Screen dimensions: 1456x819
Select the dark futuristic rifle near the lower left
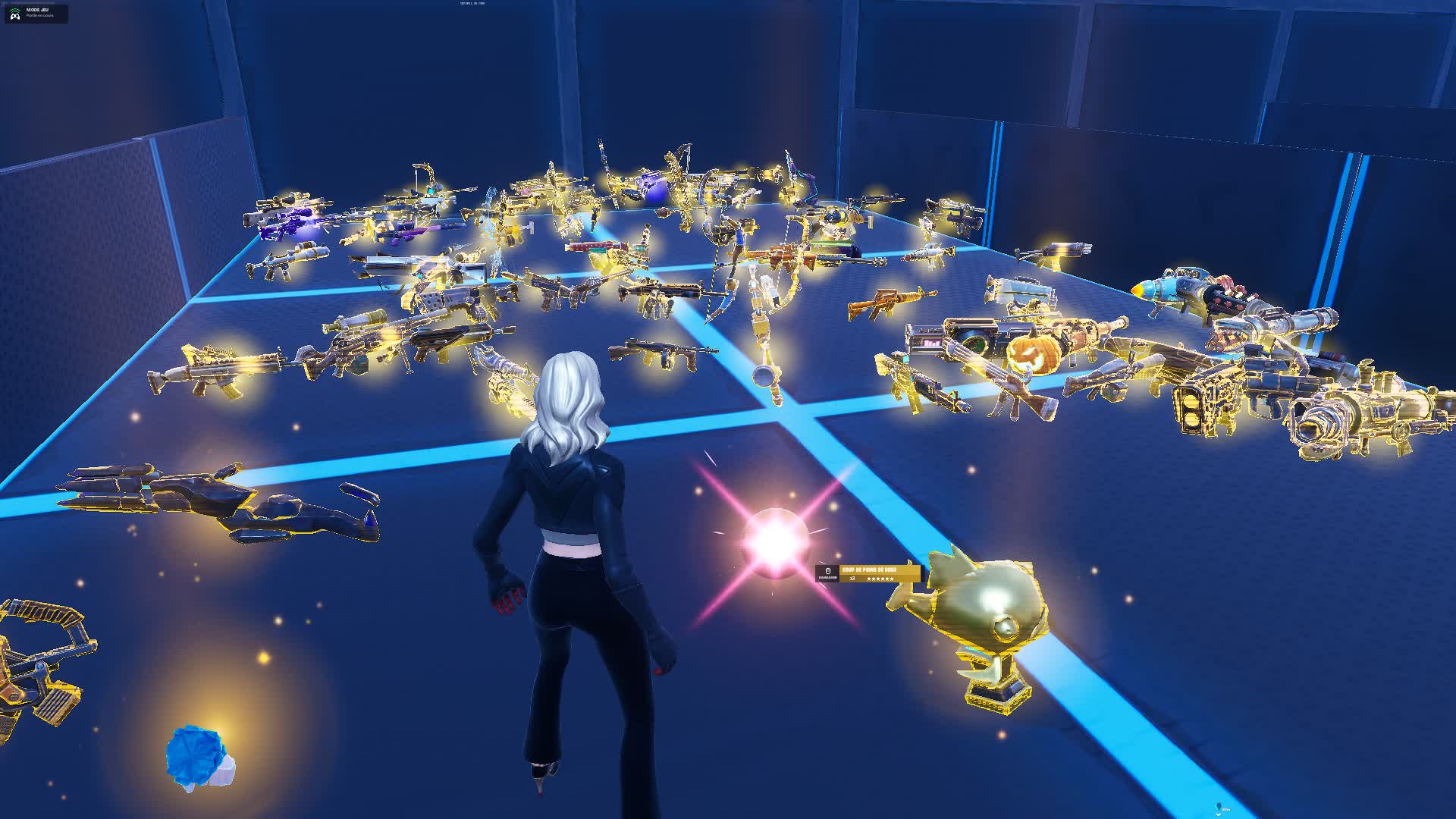[205, 497]
